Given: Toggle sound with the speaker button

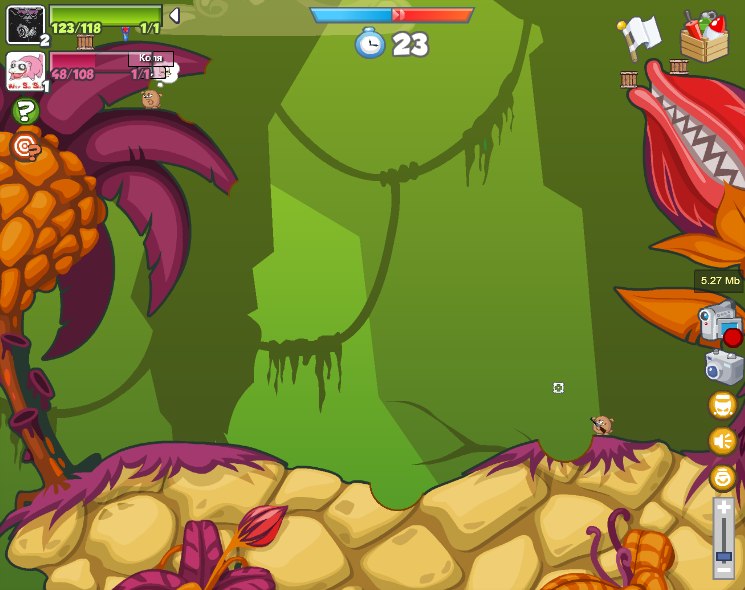Looking at the screenshot, I should click(722, 441).
